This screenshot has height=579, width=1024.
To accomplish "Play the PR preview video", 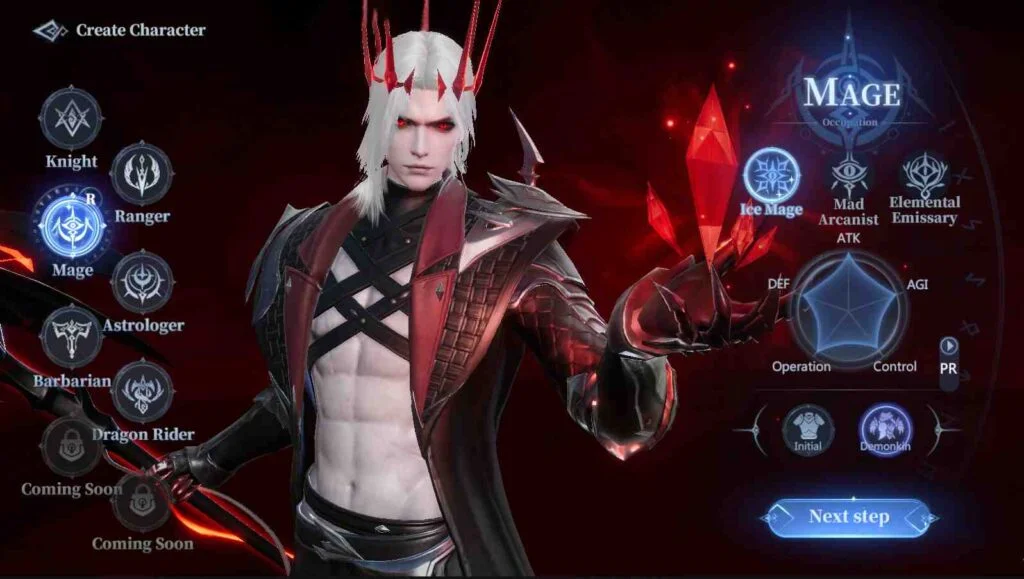I will 949,346.
